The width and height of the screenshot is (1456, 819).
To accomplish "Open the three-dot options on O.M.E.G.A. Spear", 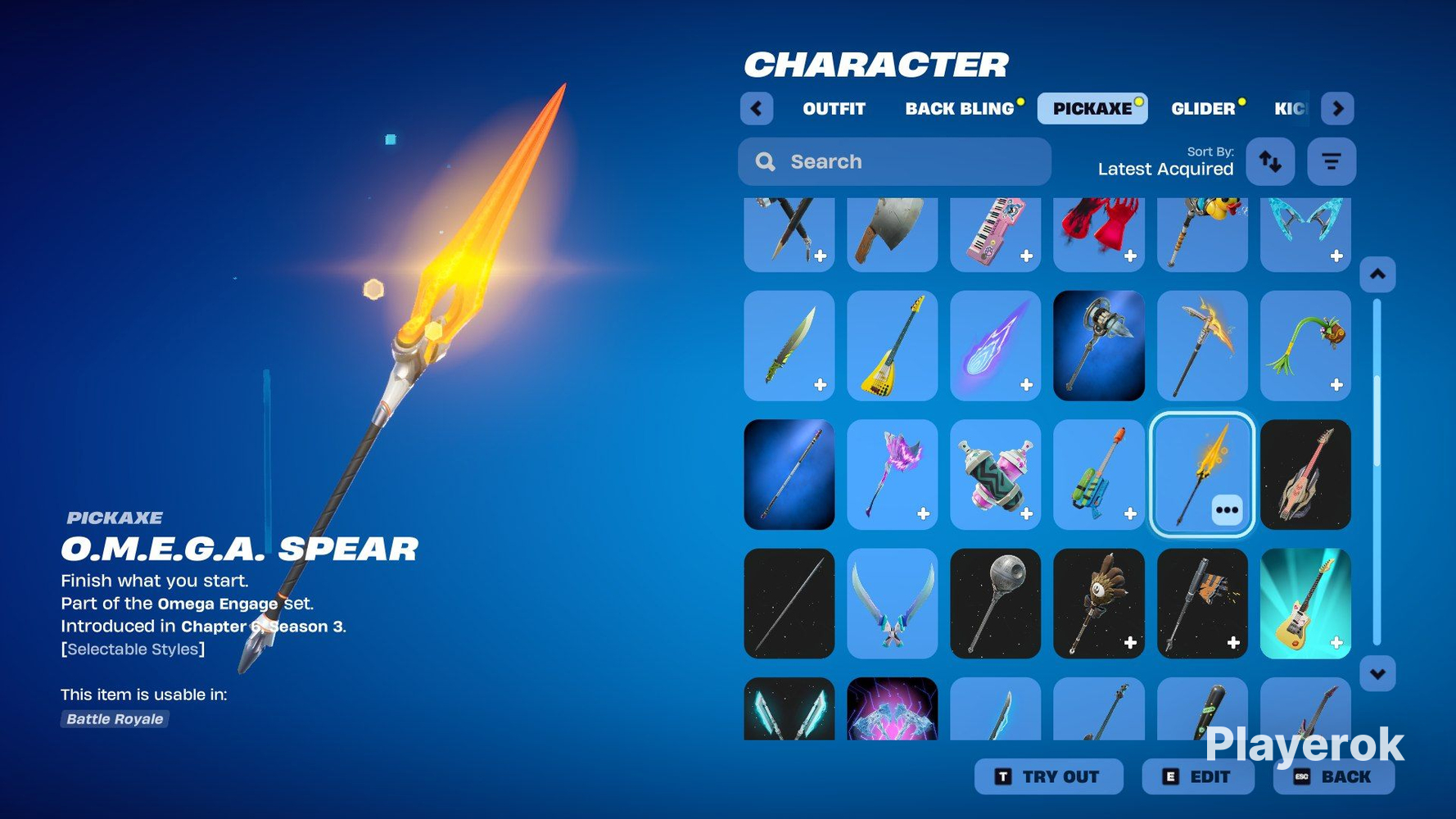I will (1227, 510).
